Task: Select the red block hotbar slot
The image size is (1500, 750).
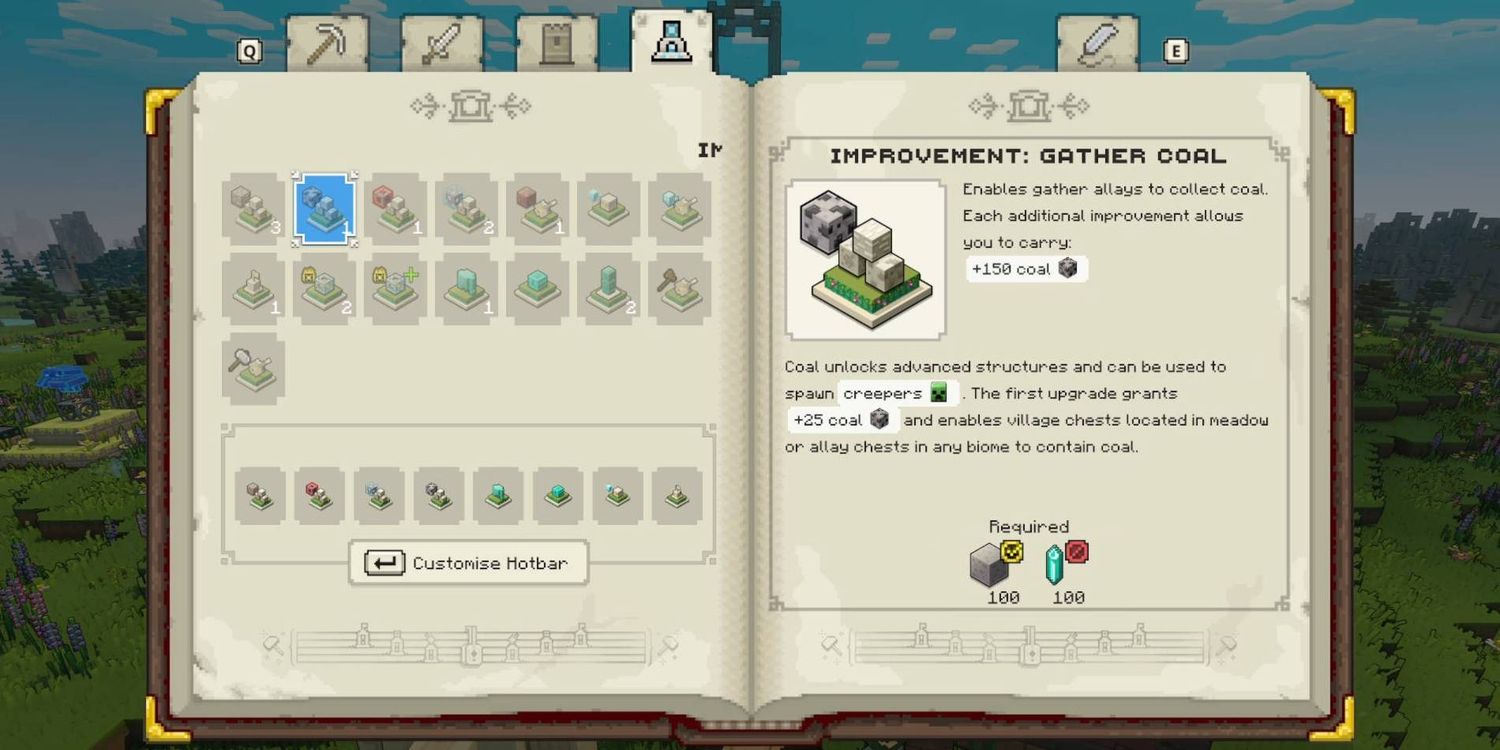Action: [x=319, y=495]
